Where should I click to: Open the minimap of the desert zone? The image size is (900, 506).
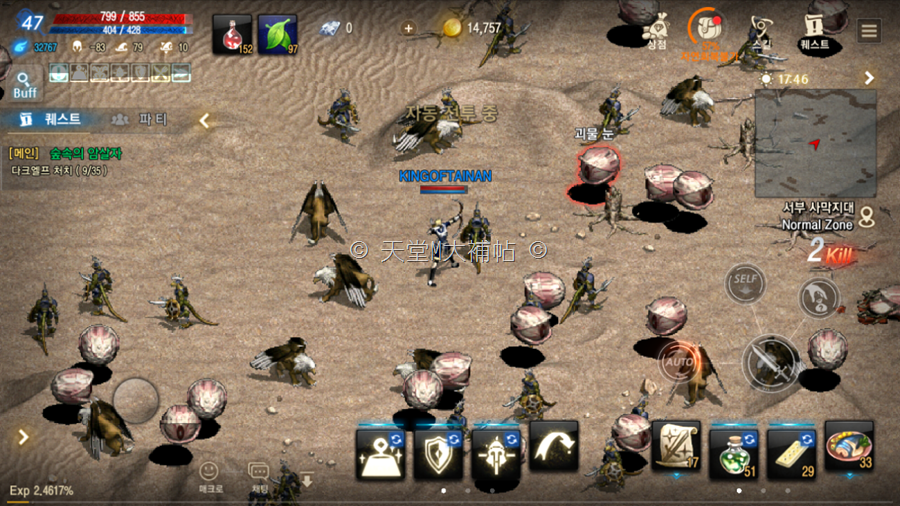(x=815, y=143)
